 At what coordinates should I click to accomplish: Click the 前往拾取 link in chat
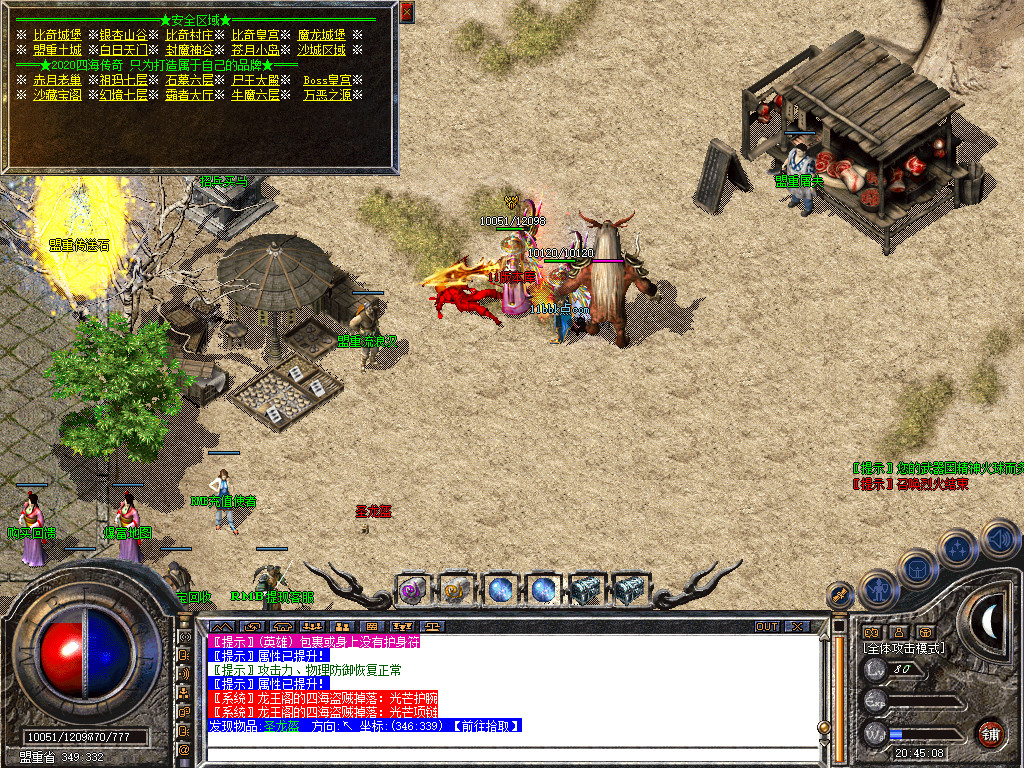tap(485, 725)
